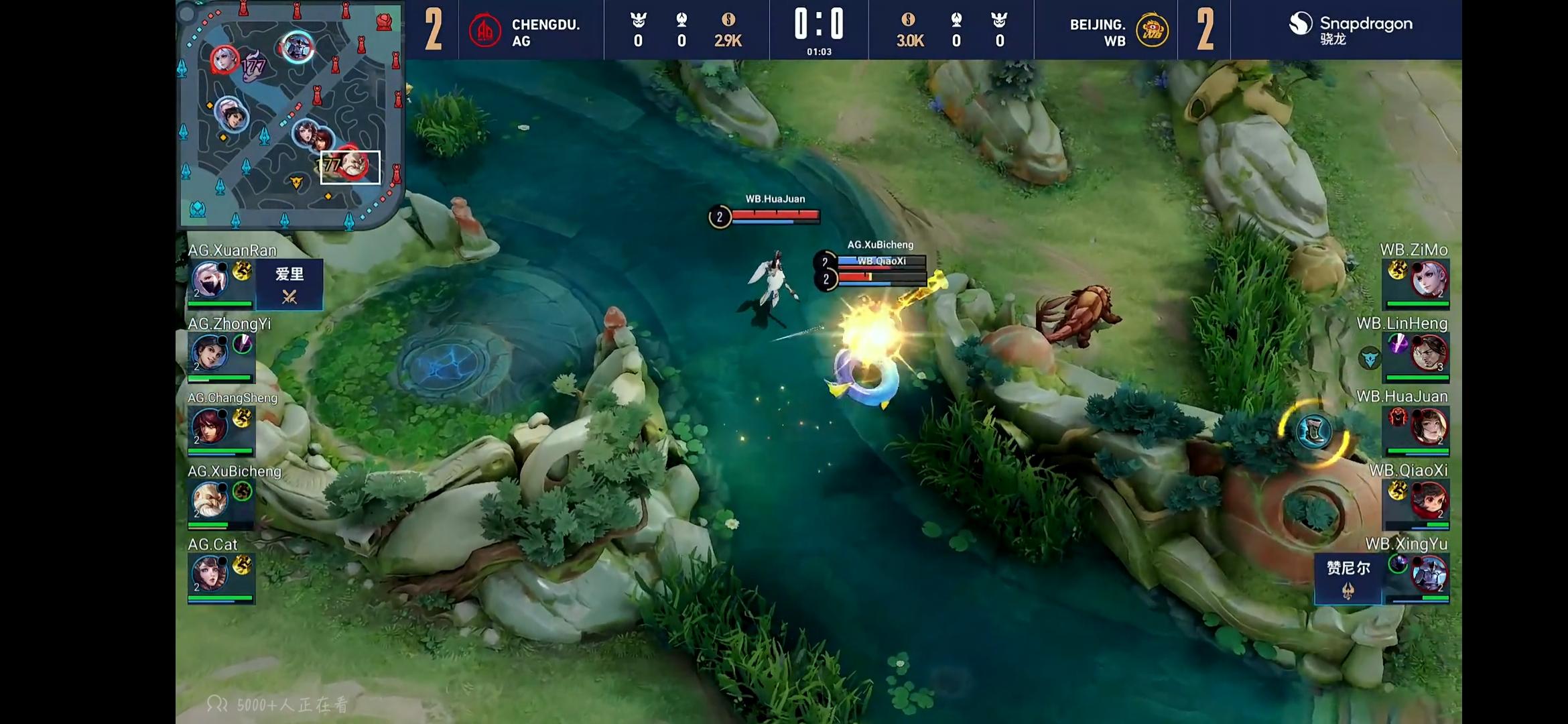Click the Beijing WB team logo
1568x724 pixels.
[x=1152, y=31]
